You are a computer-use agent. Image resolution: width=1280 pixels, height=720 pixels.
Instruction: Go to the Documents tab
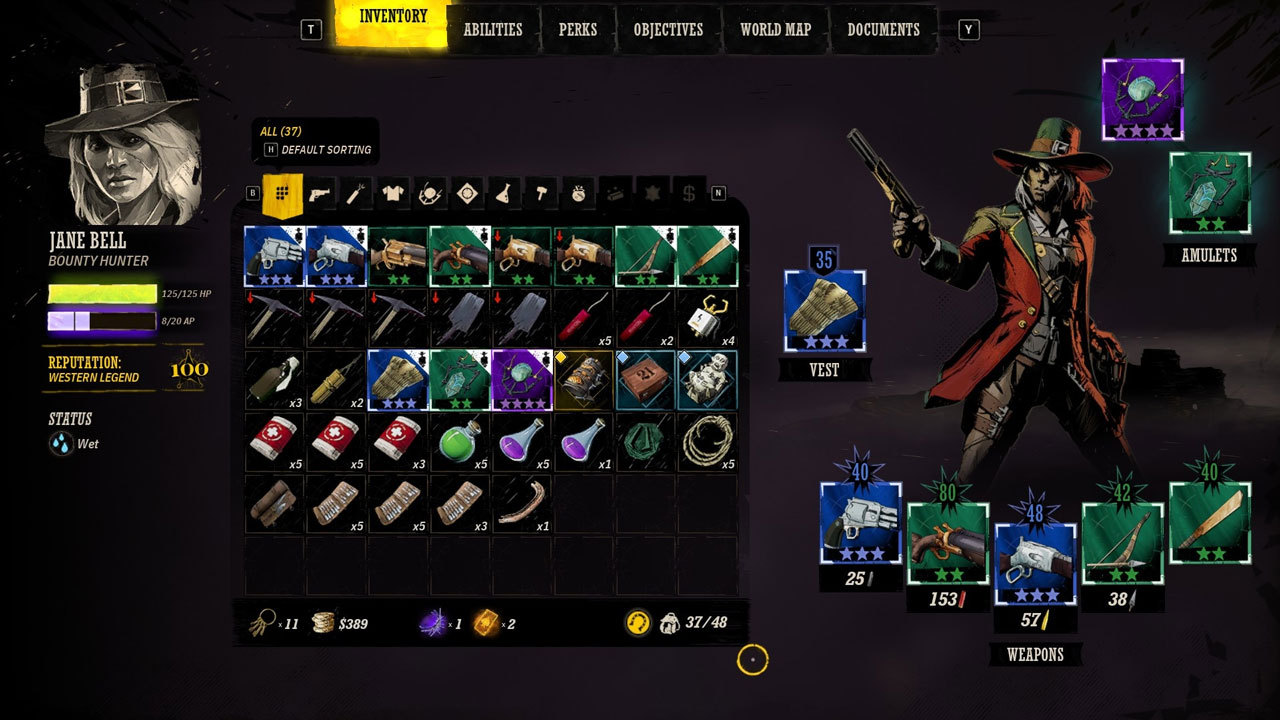coord(883,30)
